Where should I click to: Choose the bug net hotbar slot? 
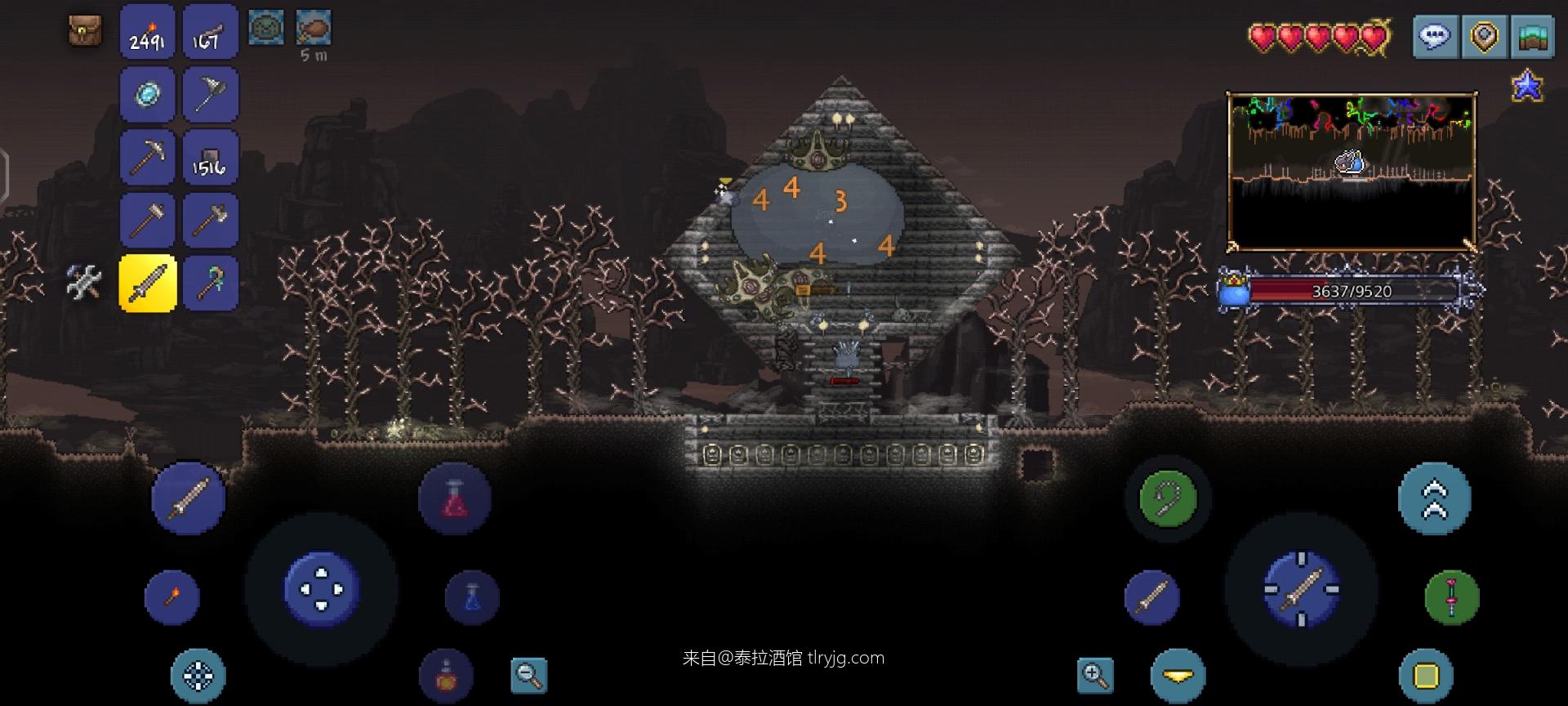(210, 95)
